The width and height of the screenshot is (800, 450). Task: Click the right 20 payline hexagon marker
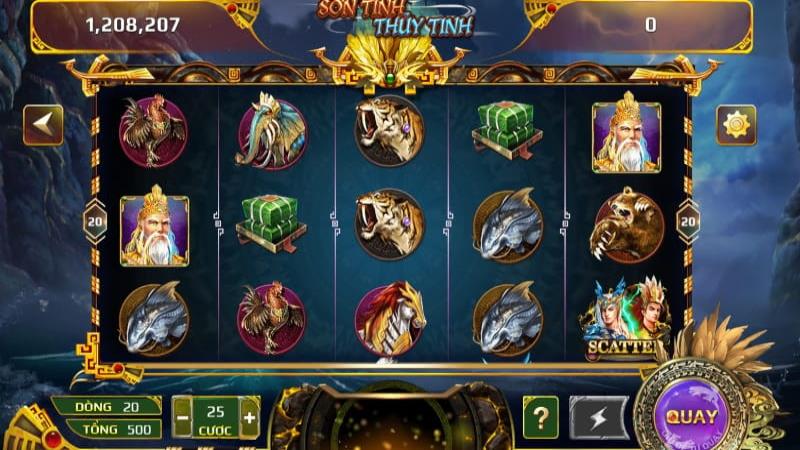click(688, 221)
